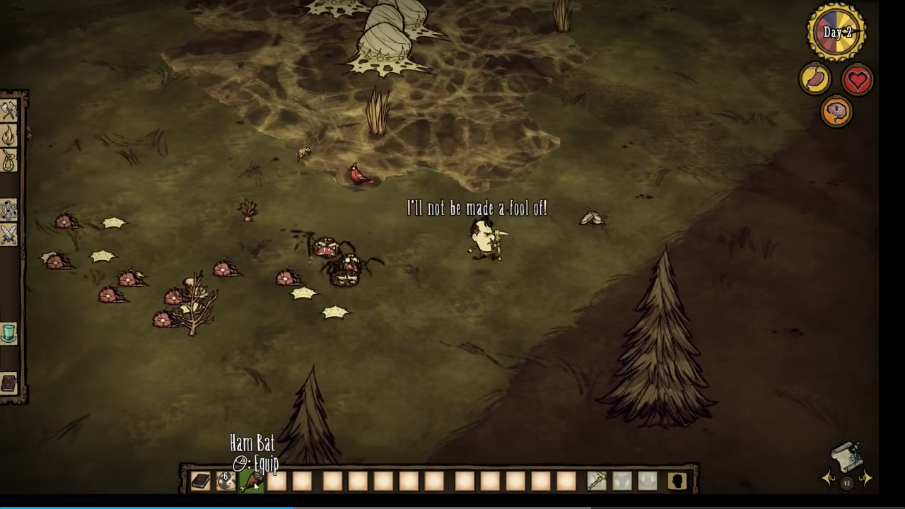Select the book in the first inventory slot
The image size is (905, 509).
click(201, 481)
